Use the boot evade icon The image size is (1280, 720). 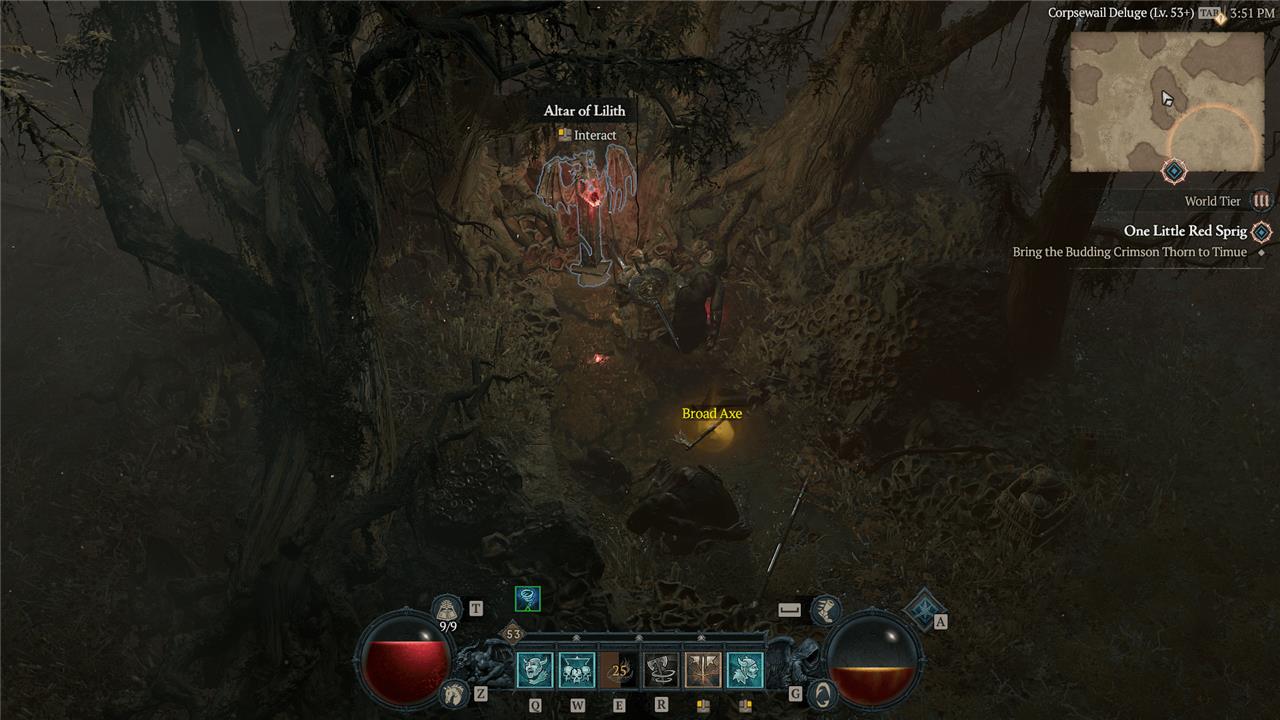click(x=825, y=609)
